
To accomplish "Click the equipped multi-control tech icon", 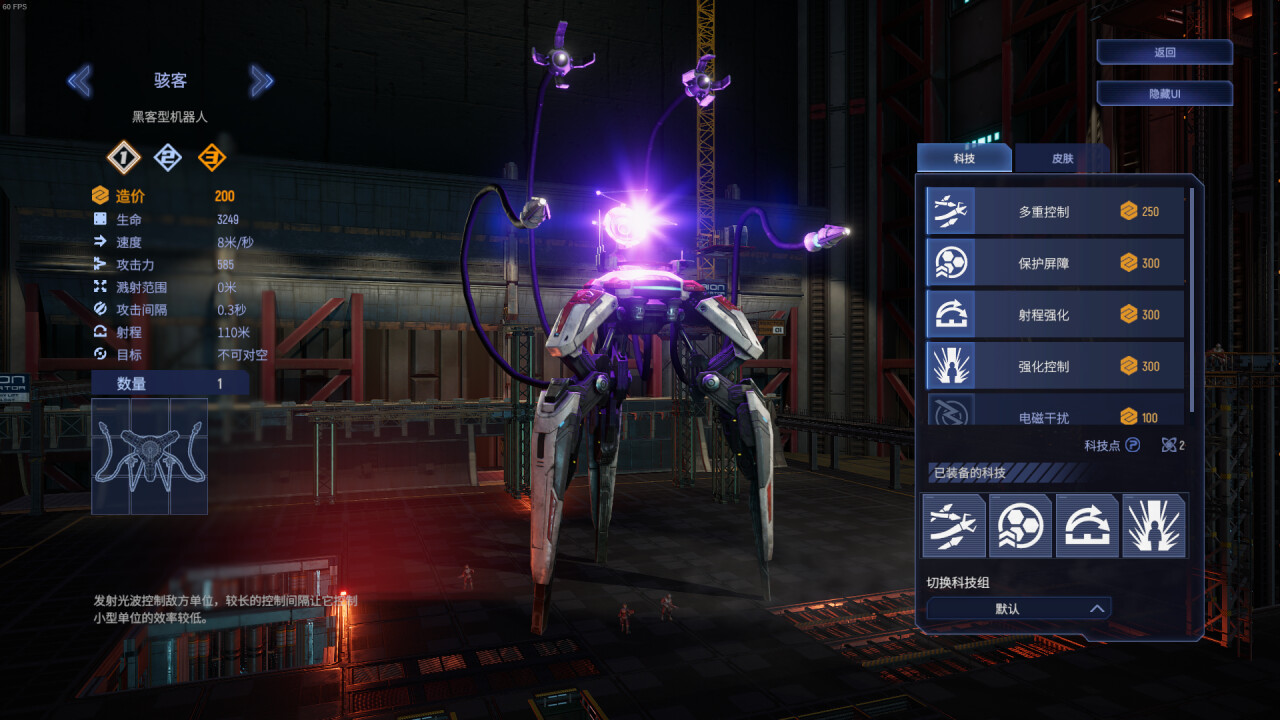I will [x=953, y=525].
